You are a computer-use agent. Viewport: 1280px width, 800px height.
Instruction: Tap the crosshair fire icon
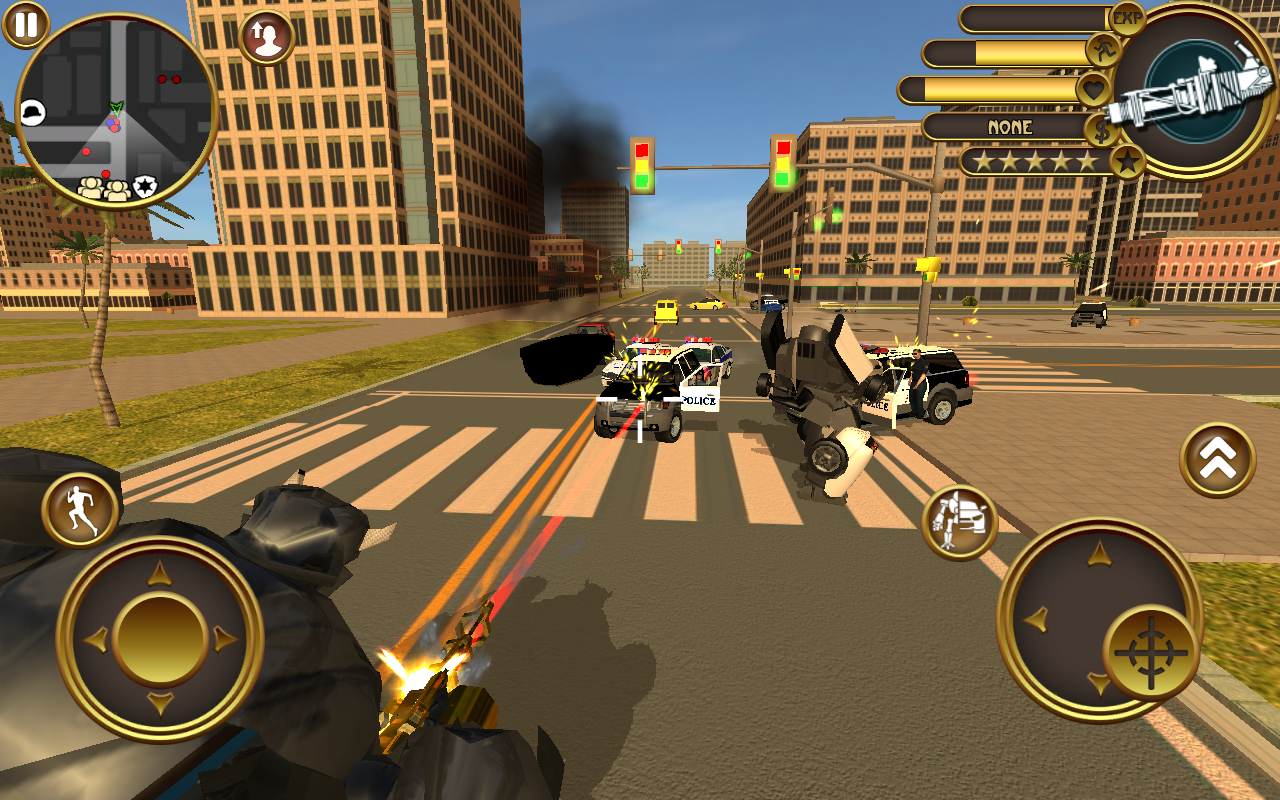point(1150,653)
